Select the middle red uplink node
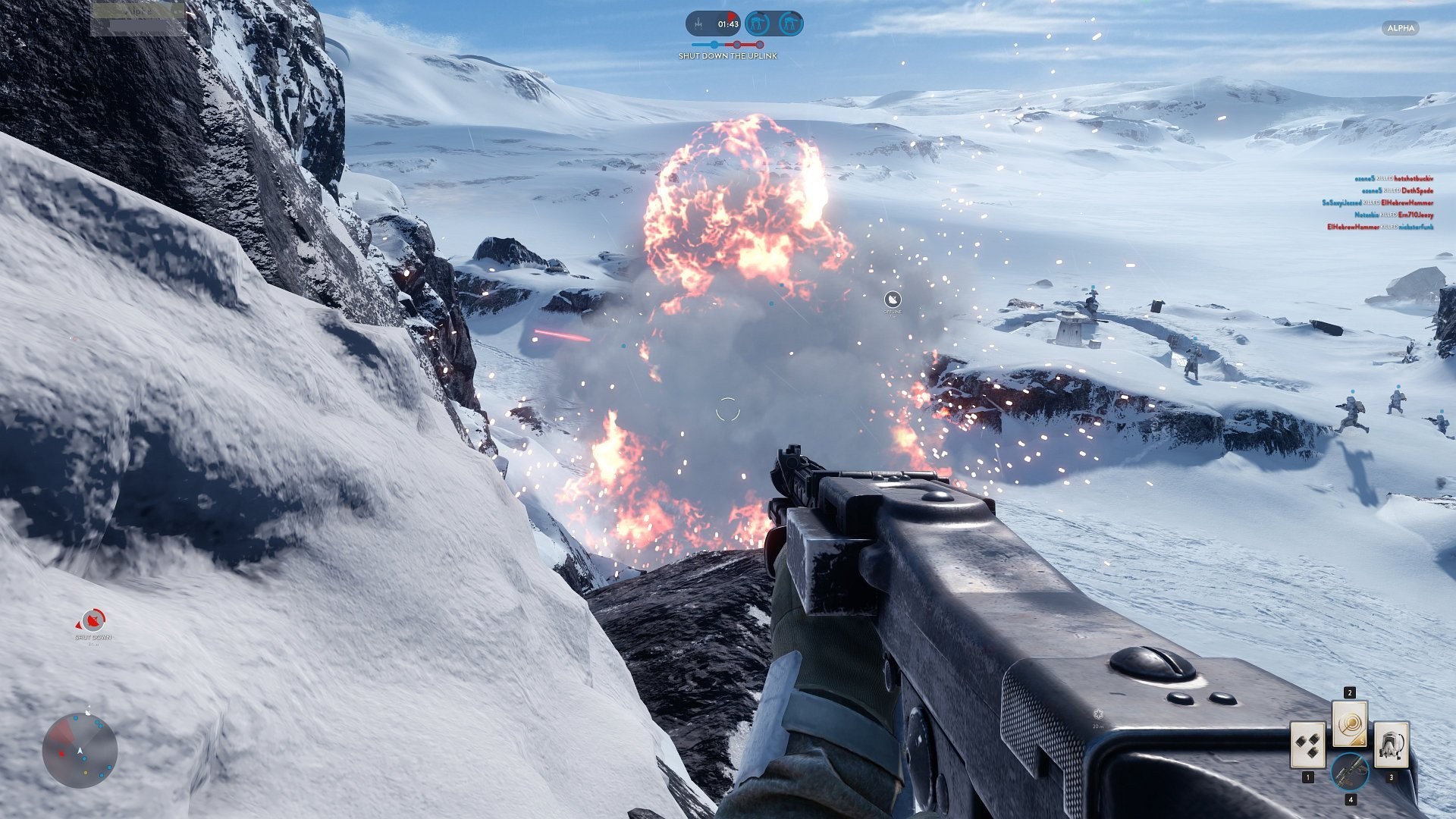This screenshot has width=1456, height=819. (x=736, y=45)
